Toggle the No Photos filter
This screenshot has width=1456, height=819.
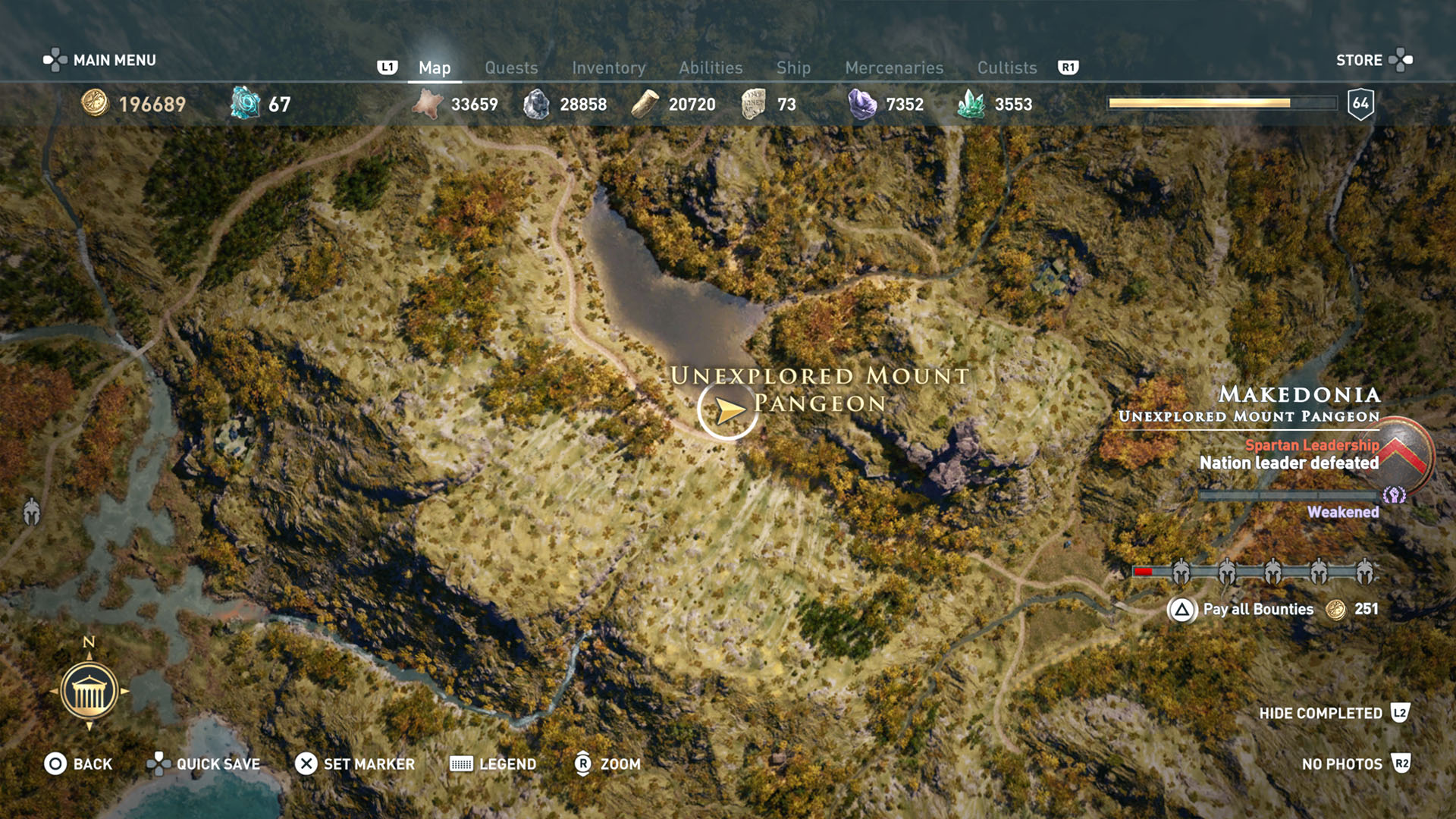tap(1341, 764)
